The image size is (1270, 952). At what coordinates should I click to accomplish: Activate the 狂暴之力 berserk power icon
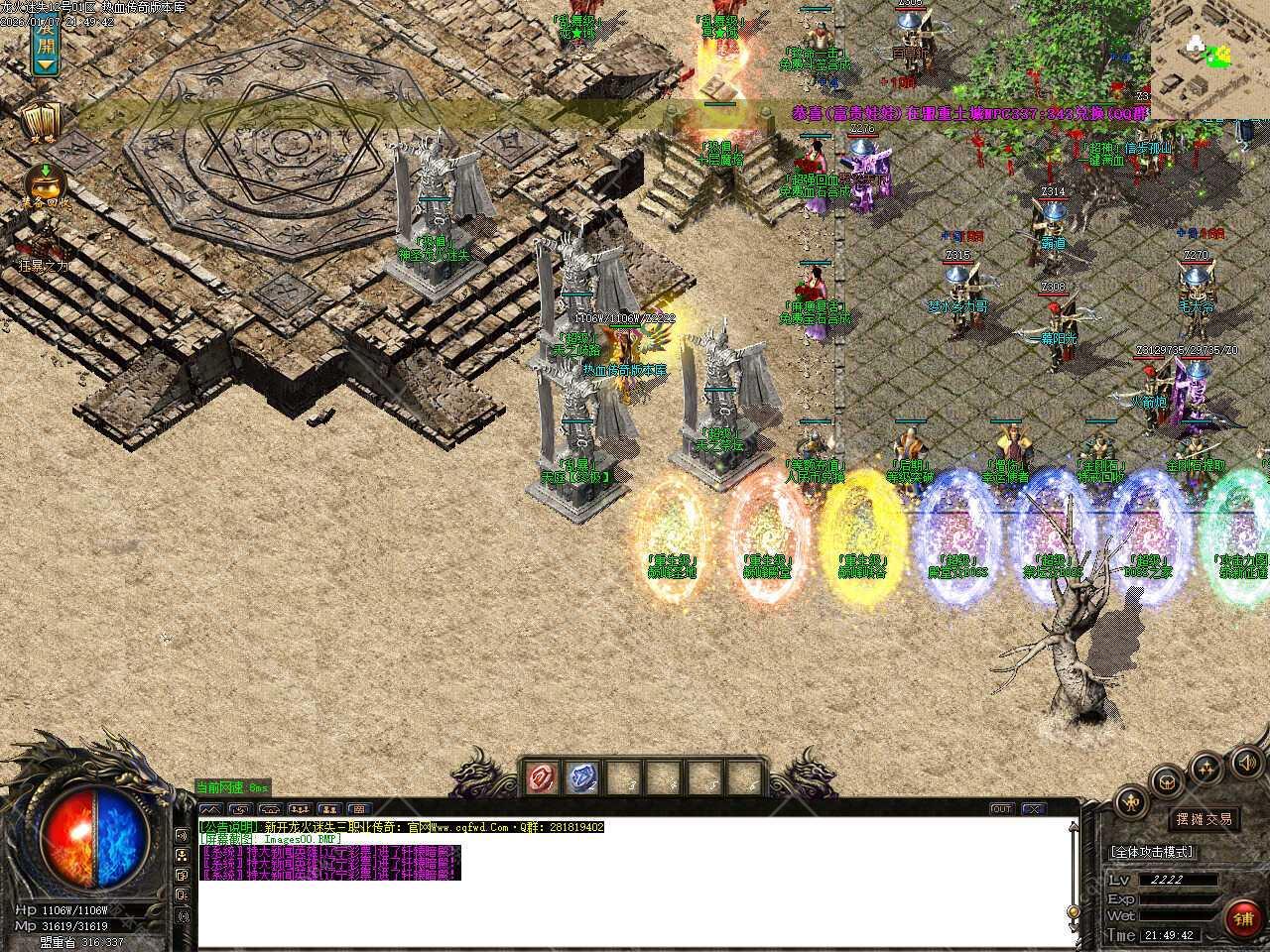pos(44,246)
